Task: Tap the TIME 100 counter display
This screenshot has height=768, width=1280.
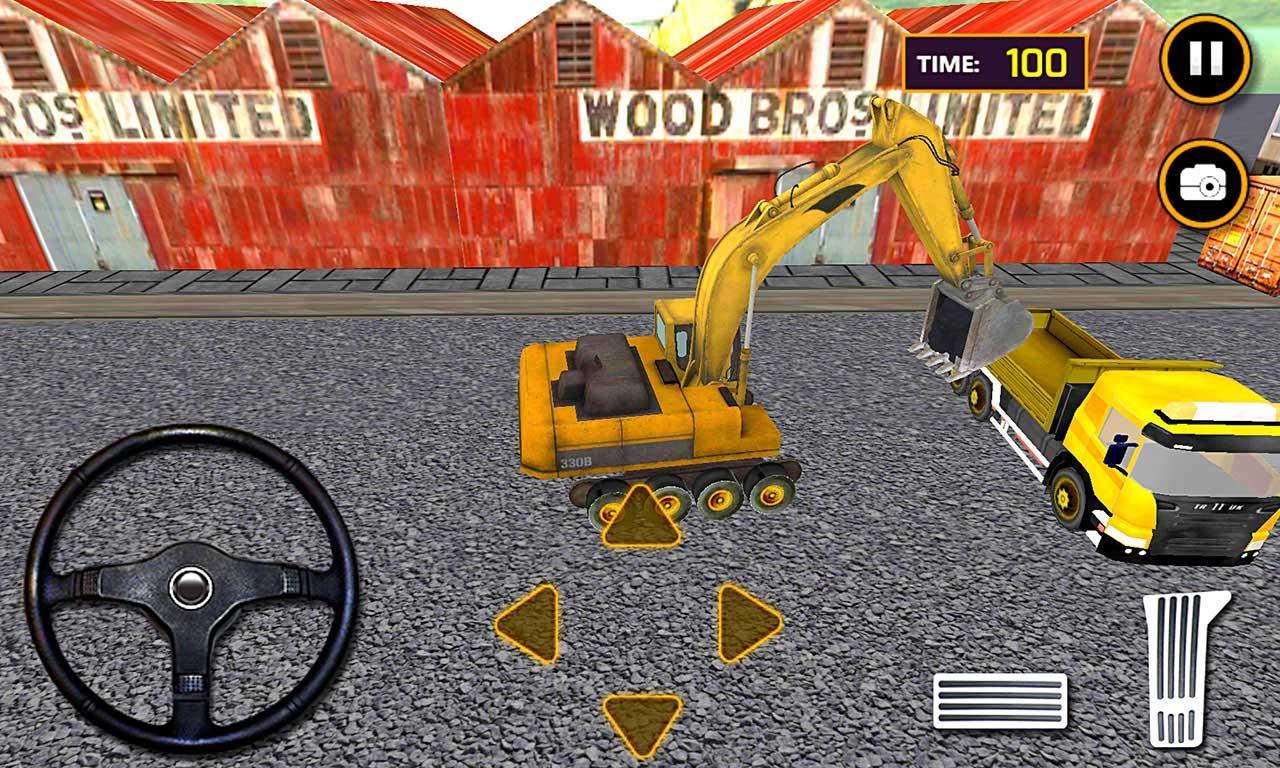Action: [993, 62]
